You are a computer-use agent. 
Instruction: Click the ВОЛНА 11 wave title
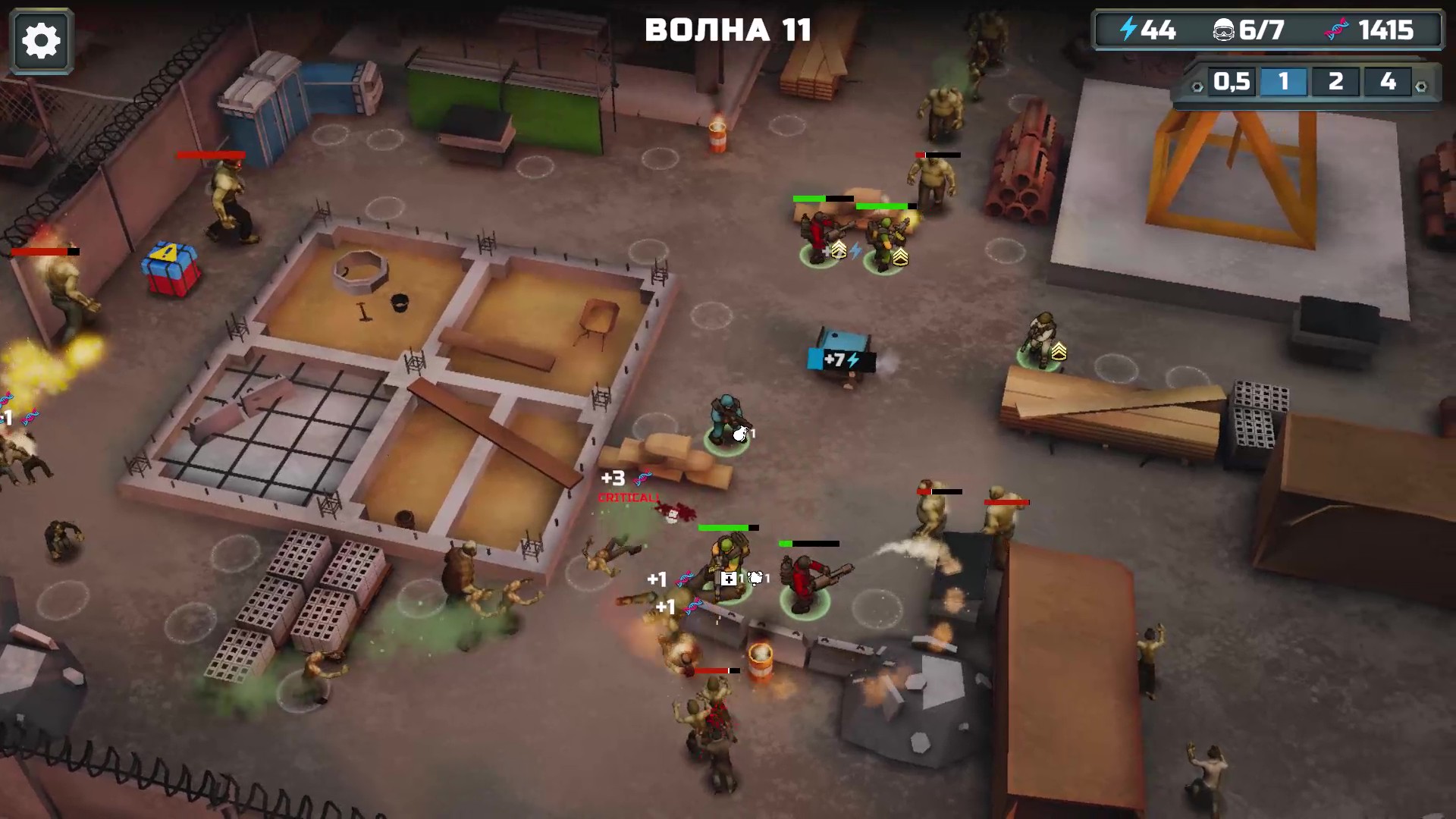[x=727, y=30]
